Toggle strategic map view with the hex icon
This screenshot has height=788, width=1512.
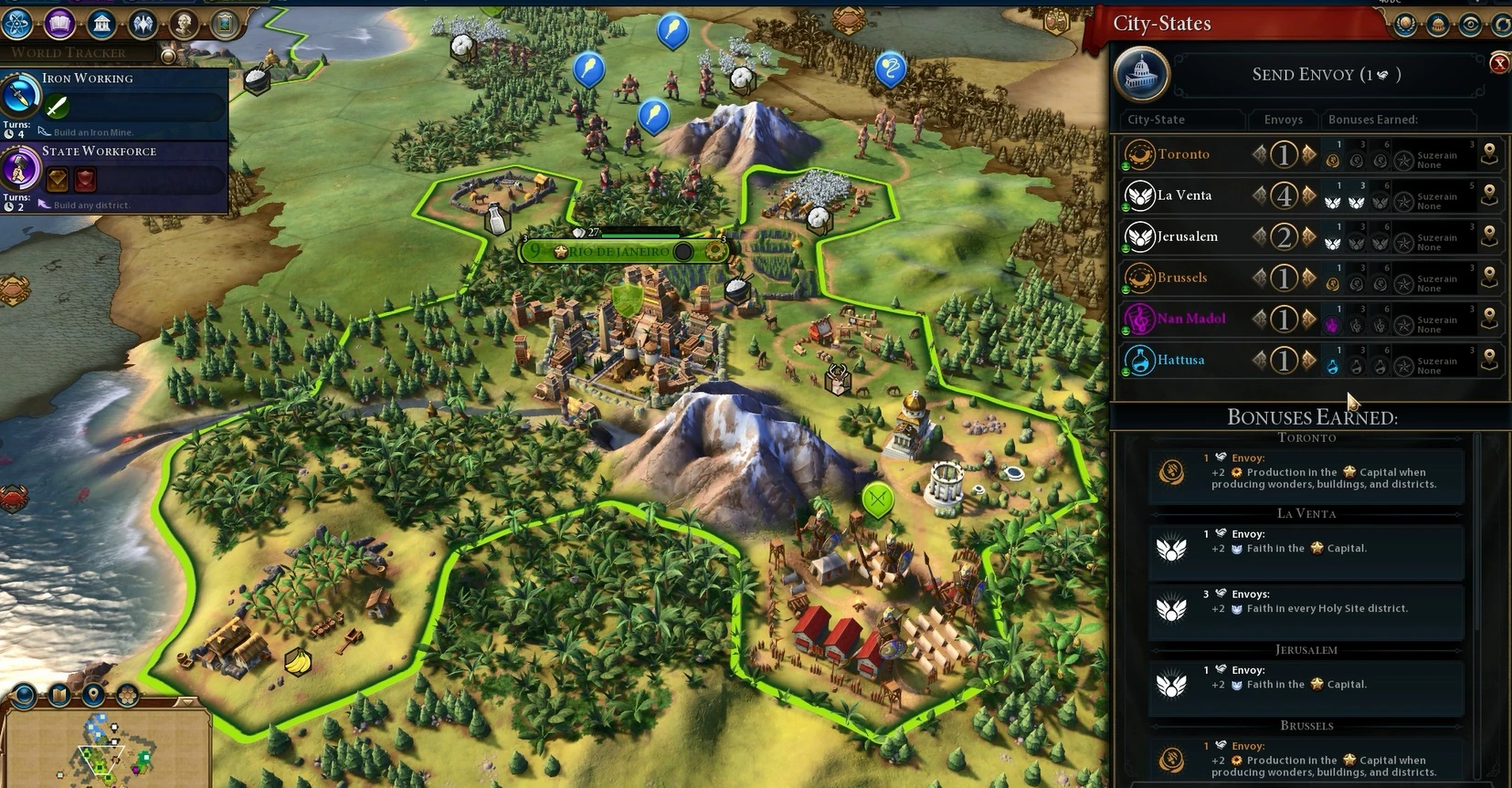coord(127,694)
